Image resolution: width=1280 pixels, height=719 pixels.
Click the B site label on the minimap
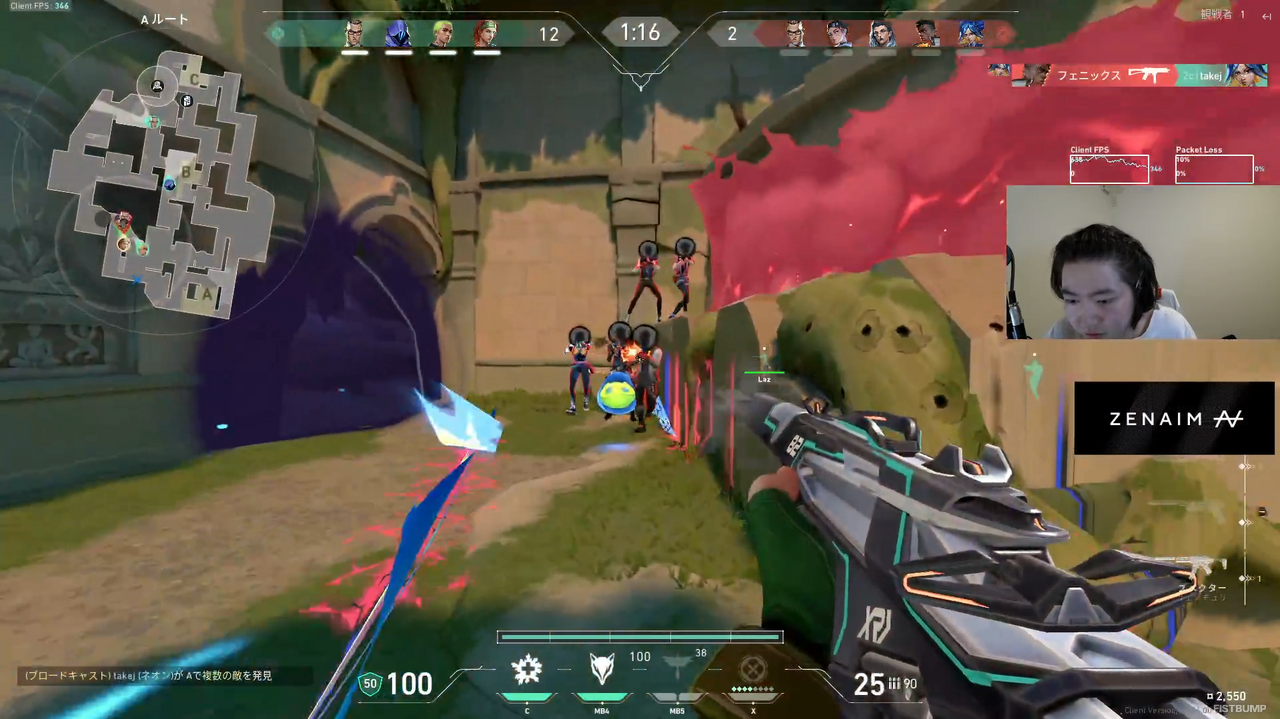185,171
